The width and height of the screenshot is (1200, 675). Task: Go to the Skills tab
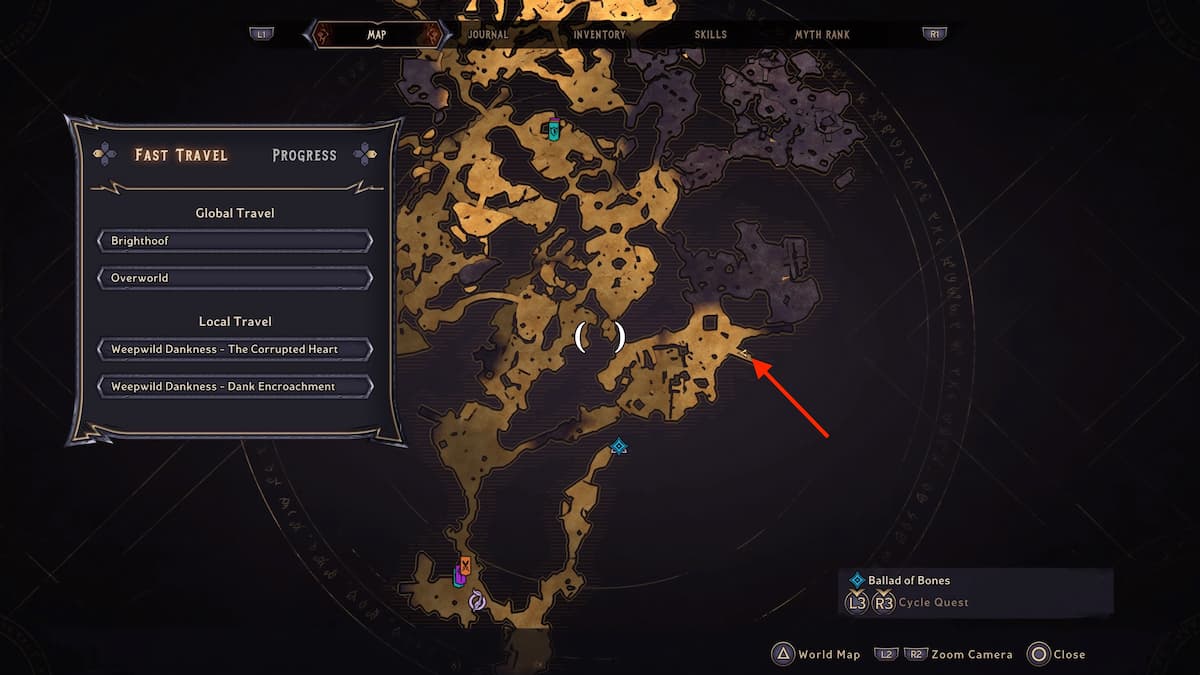coord(710,34)
